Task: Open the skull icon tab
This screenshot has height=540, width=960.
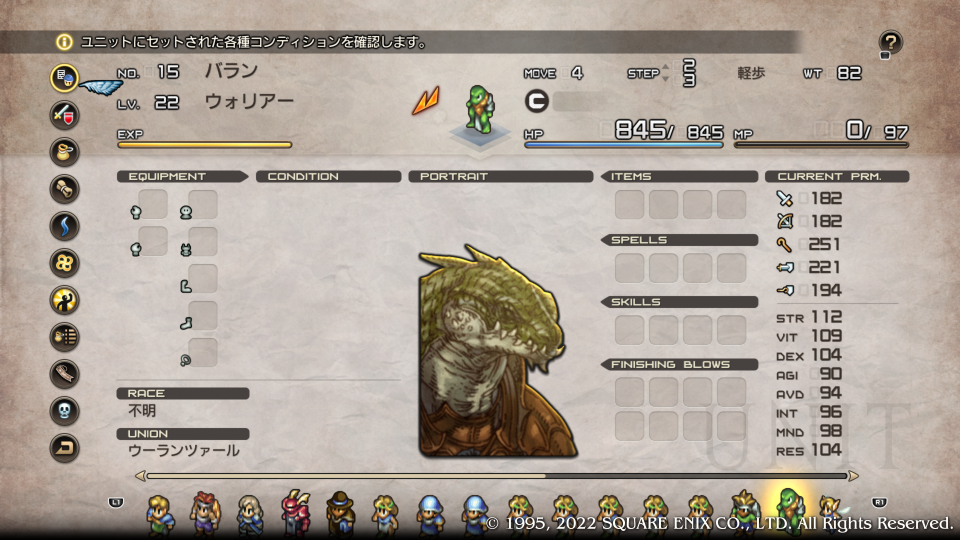Action: click(65, 410)
